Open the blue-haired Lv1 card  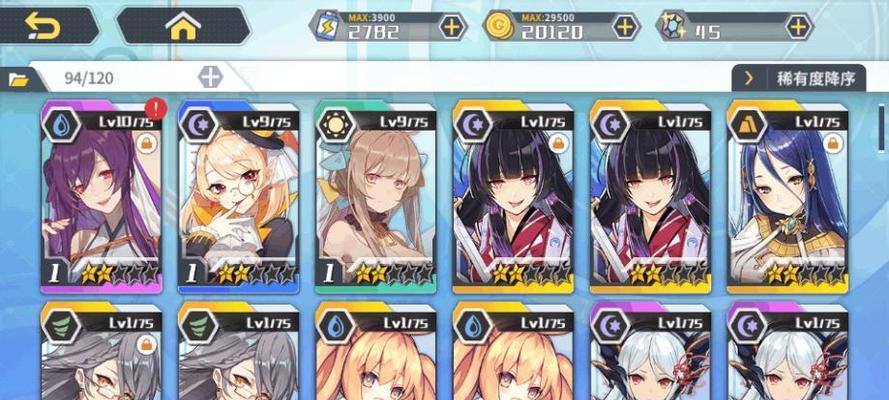pos(788,197)
